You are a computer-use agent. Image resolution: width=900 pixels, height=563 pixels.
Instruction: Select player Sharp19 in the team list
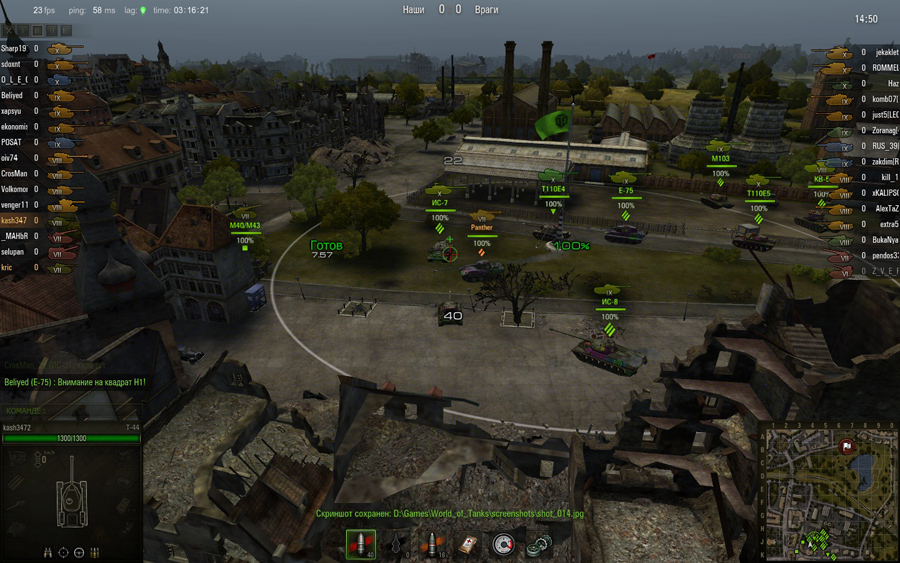(14, 48)
